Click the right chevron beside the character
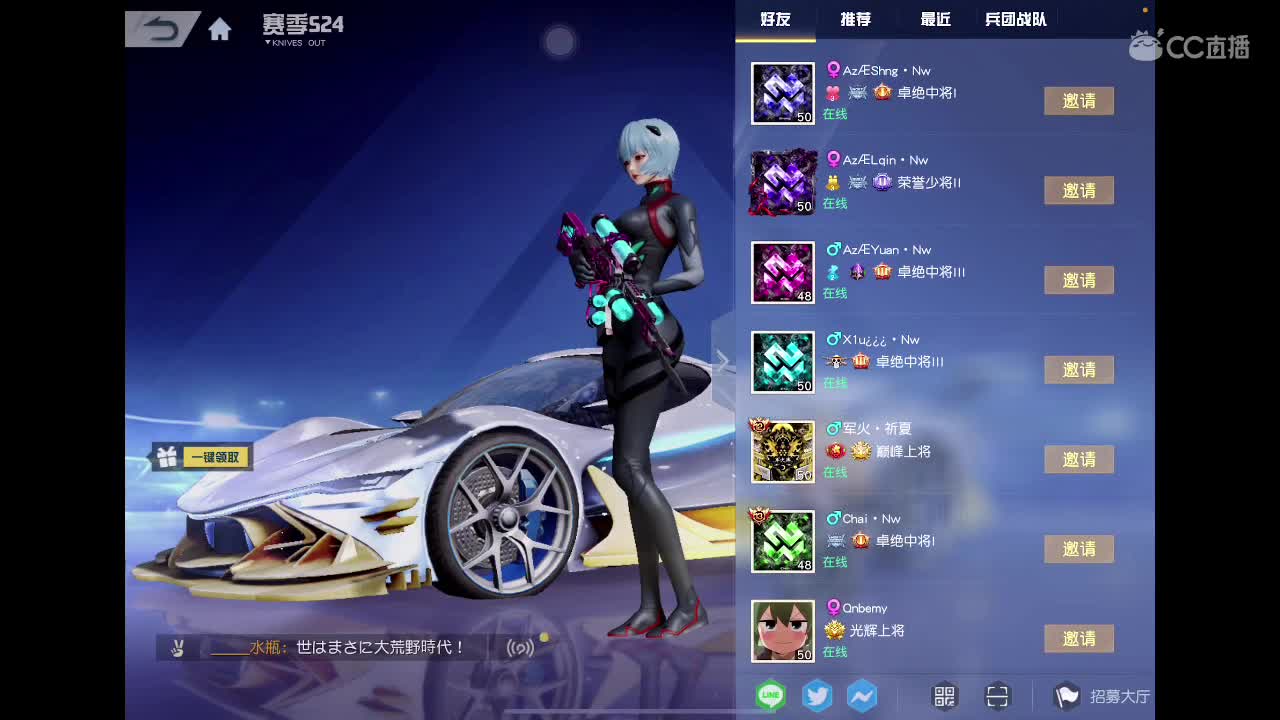1280x720 pixels. (722, 360)
